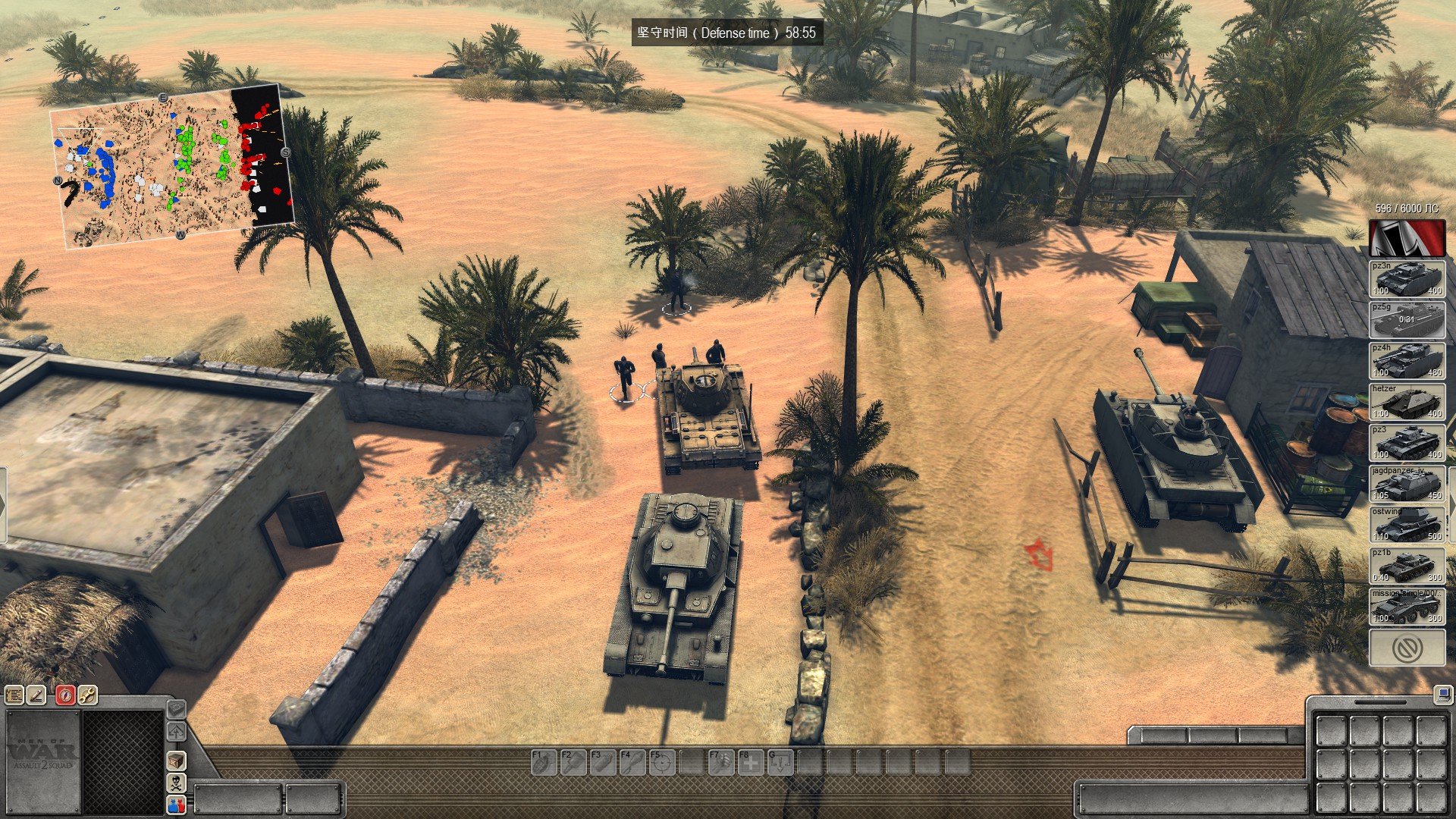This screenshot has height=819, width=1456.
Task: Open the German iron cross flag panel
Action: tap(1407, 238)
